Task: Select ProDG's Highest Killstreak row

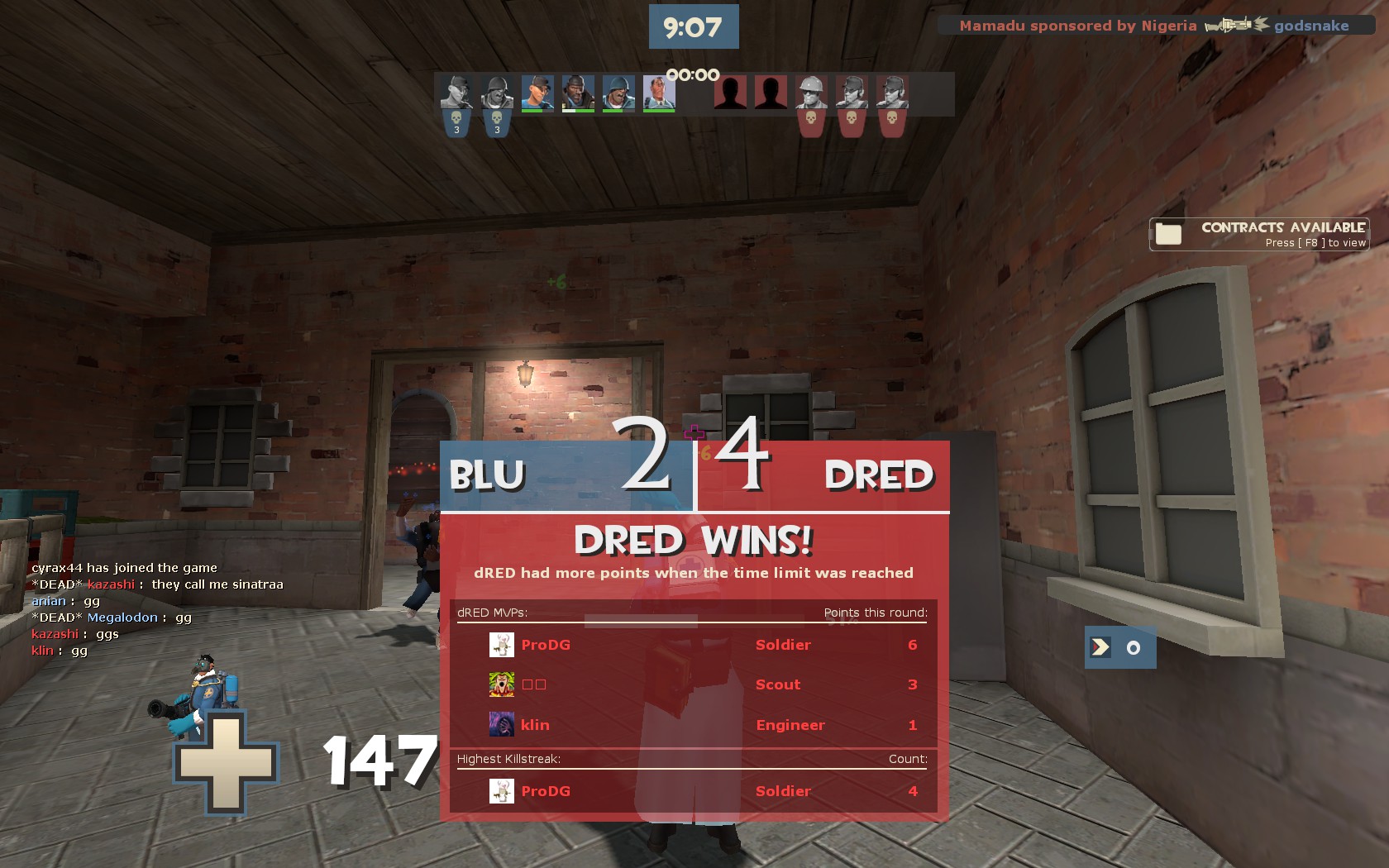Action: pyautogui.click(x=691, y=791)
